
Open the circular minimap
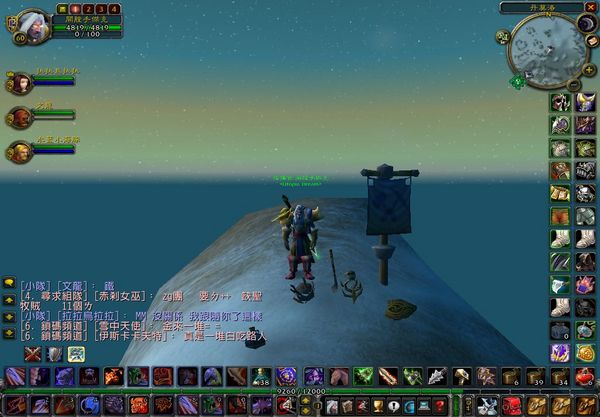click(545, 49)
